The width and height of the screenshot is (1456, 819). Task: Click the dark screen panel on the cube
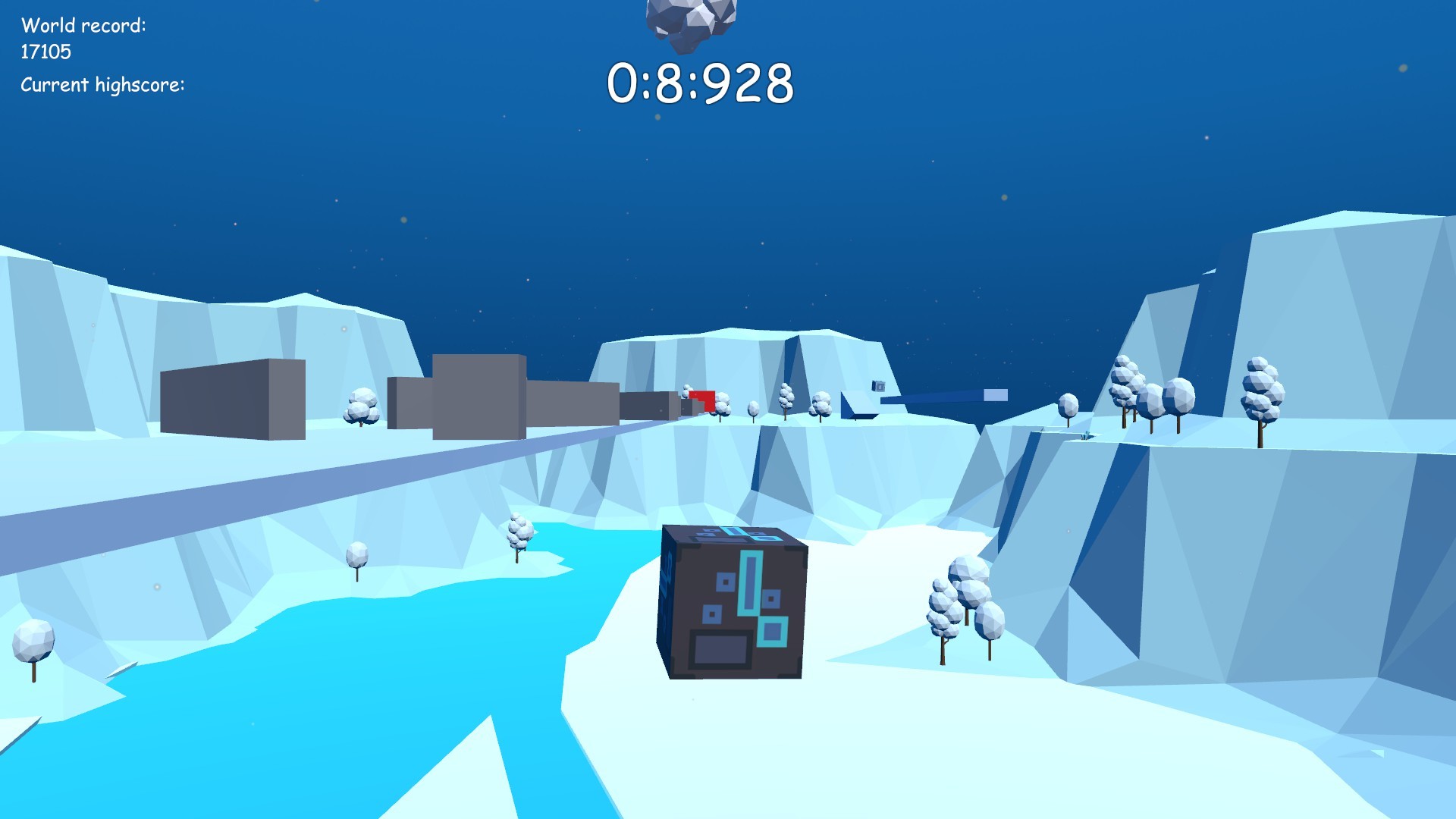(x=719, y=649)
